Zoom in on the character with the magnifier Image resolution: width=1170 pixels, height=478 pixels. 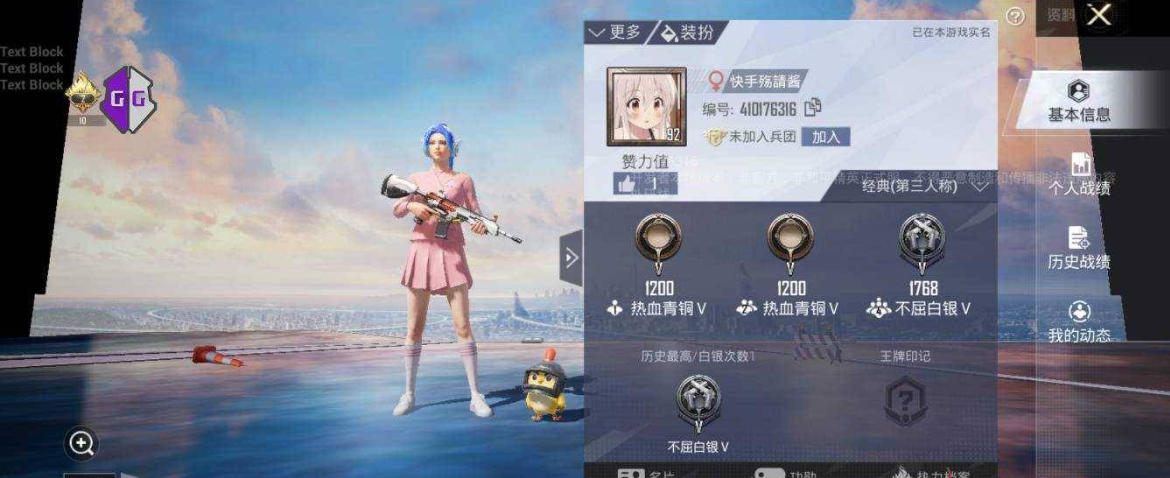click(x=82, y=442)
